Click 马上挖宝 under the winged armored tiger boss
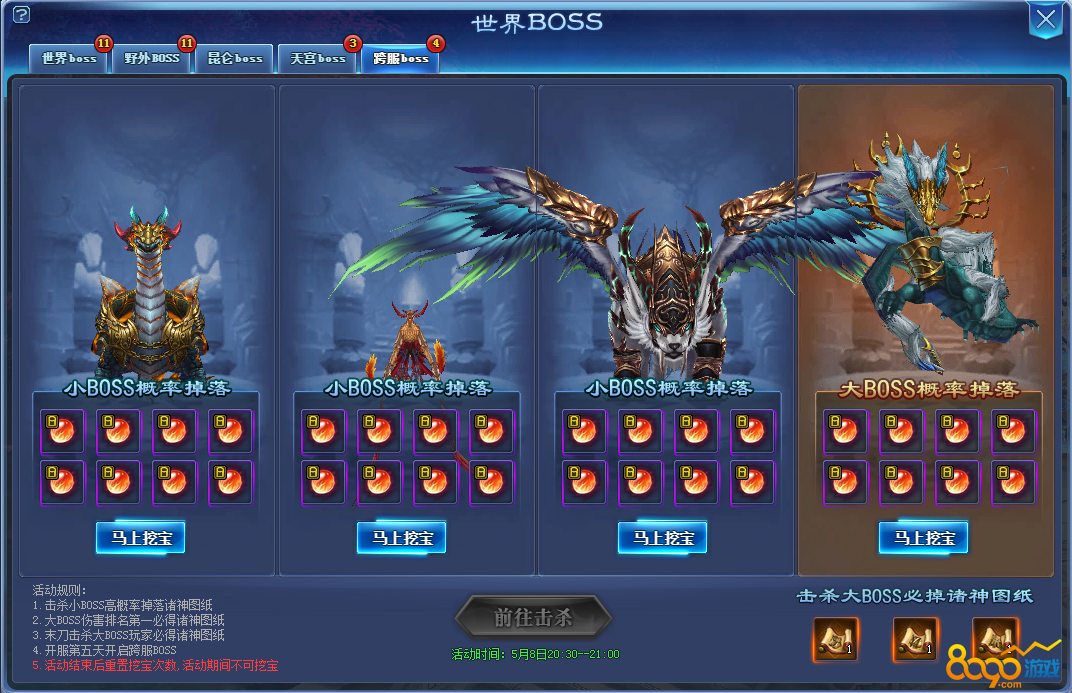The height and width of the screenshot is (693, 1072). point(662,538)
